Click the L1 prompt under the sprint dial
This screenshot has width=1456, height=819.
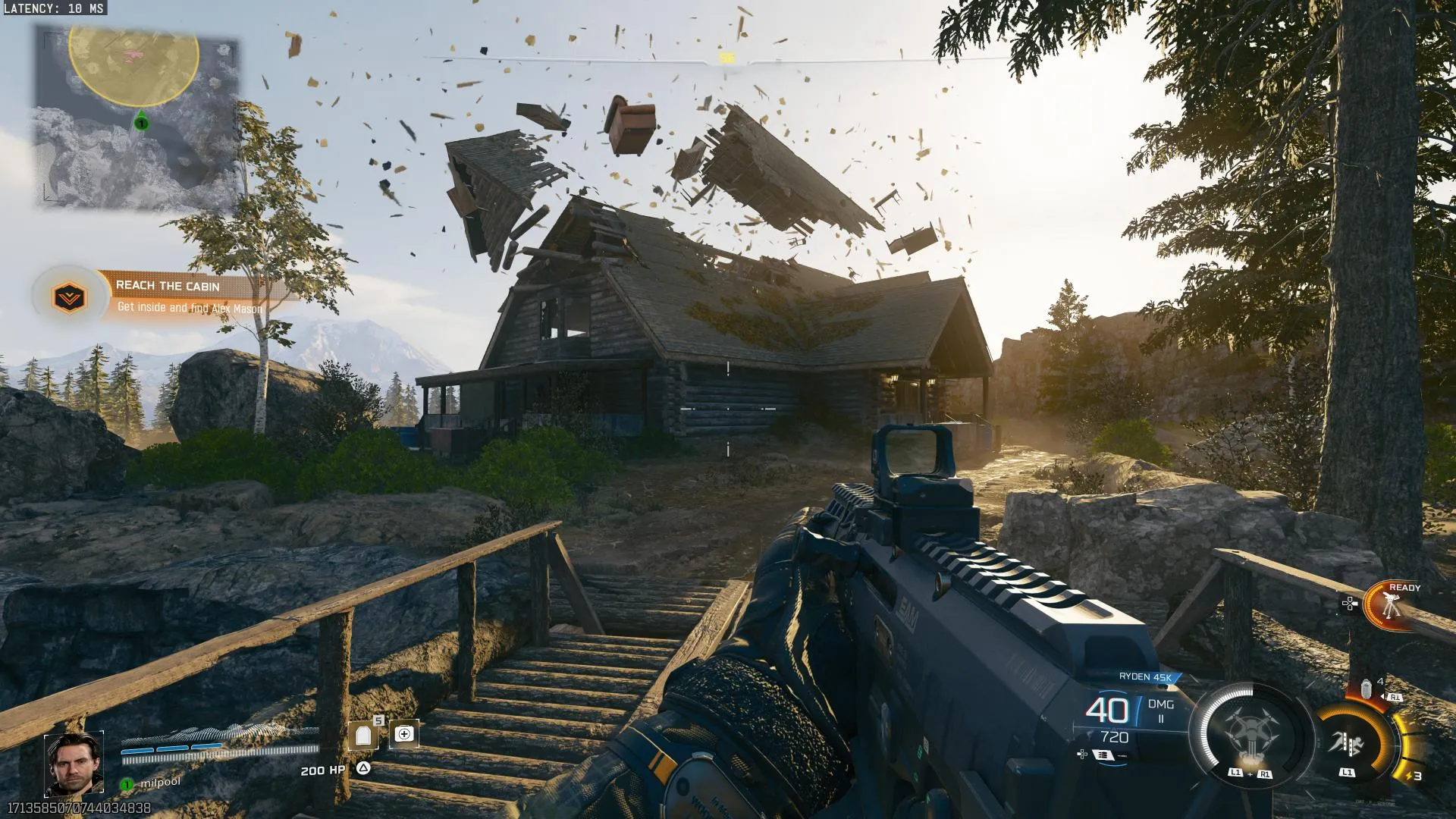(x=1347, y=773)
